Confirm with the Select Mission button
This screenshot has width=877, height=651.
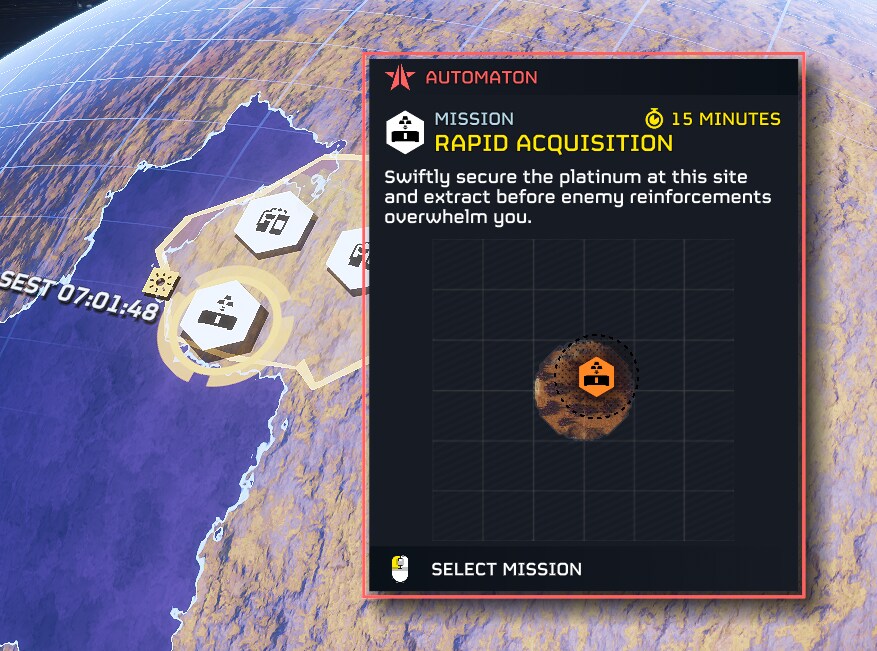pos(505,569)
